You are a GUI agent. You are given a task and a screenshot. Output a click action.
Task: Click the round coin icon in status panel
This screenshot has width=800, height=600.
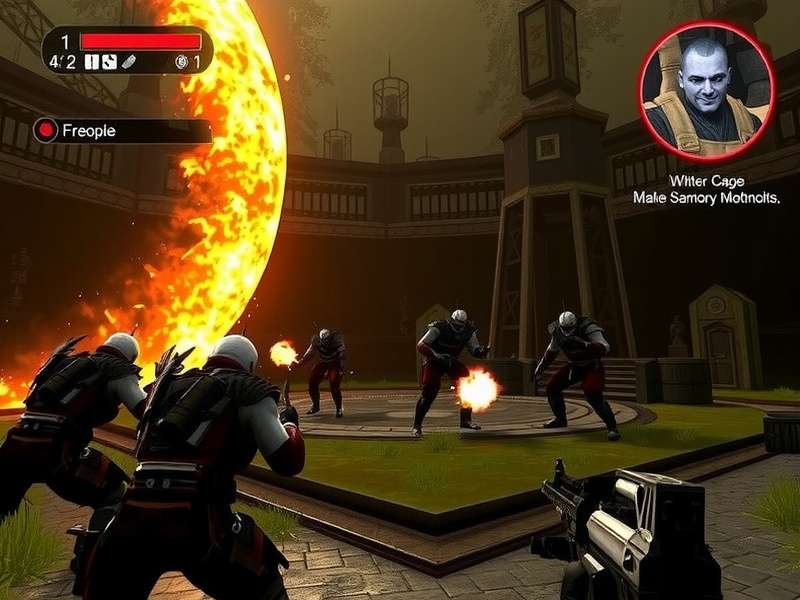[181, 62]
